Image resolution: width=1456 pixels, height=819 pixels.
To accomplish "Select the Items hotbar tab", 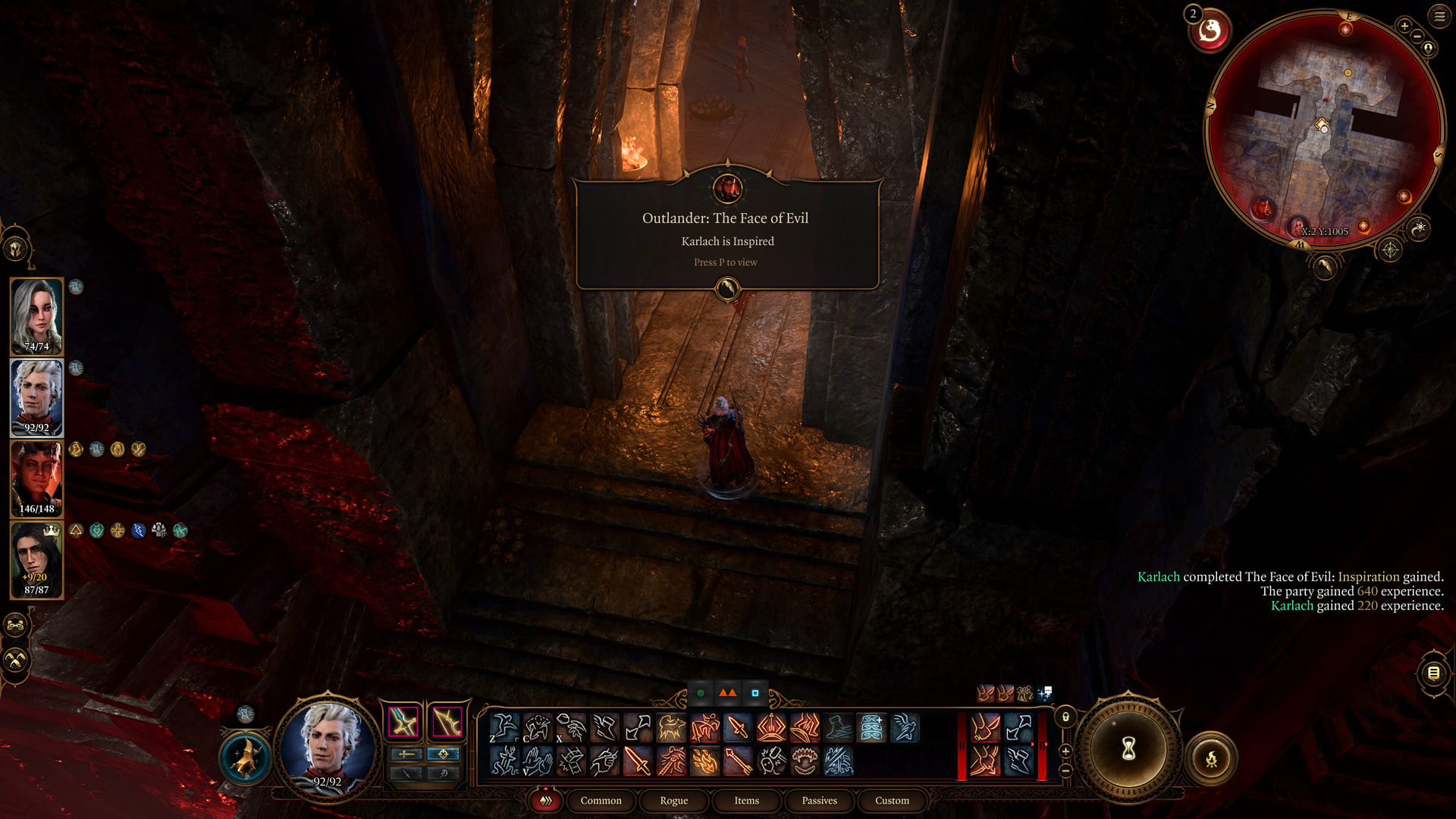I will coord(746,800).
